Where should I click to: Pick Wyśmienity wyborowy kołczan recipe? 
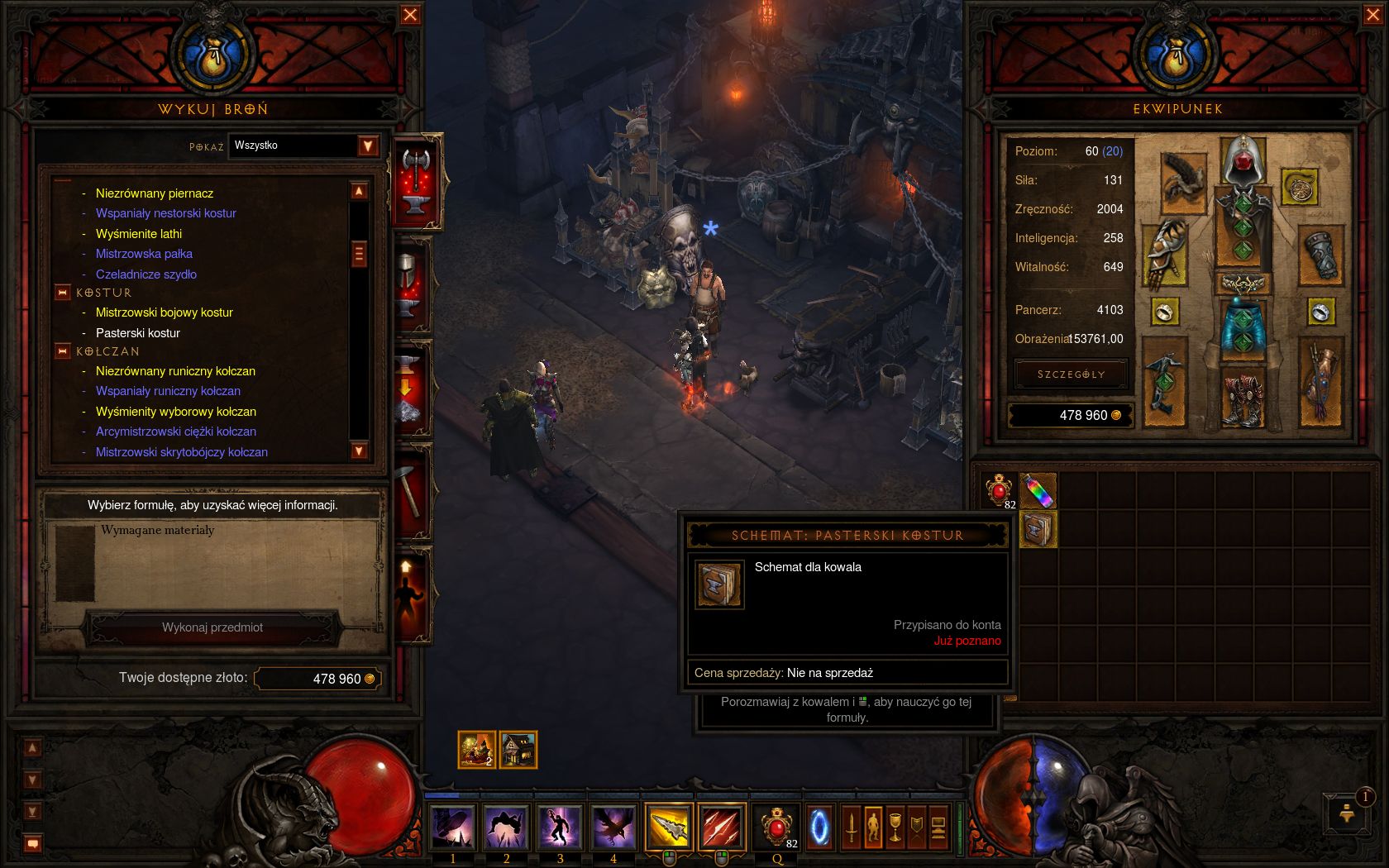tap(175, 412)
